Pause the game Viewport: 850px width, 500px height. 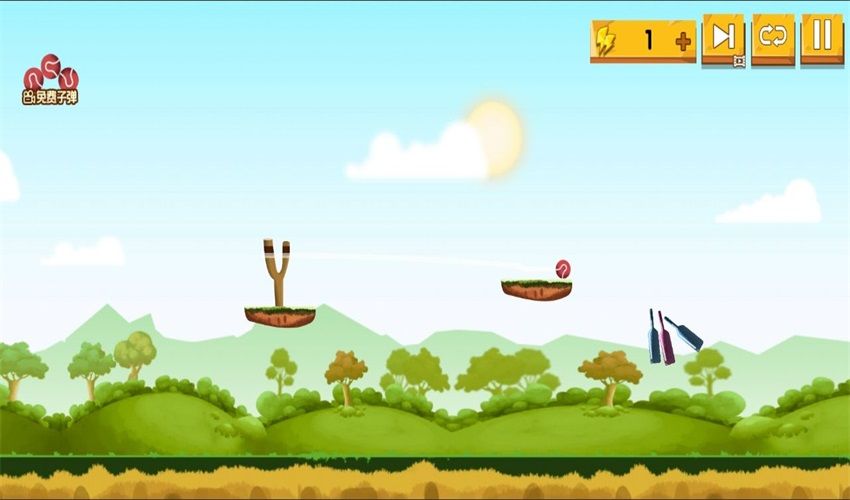(821, 39)
